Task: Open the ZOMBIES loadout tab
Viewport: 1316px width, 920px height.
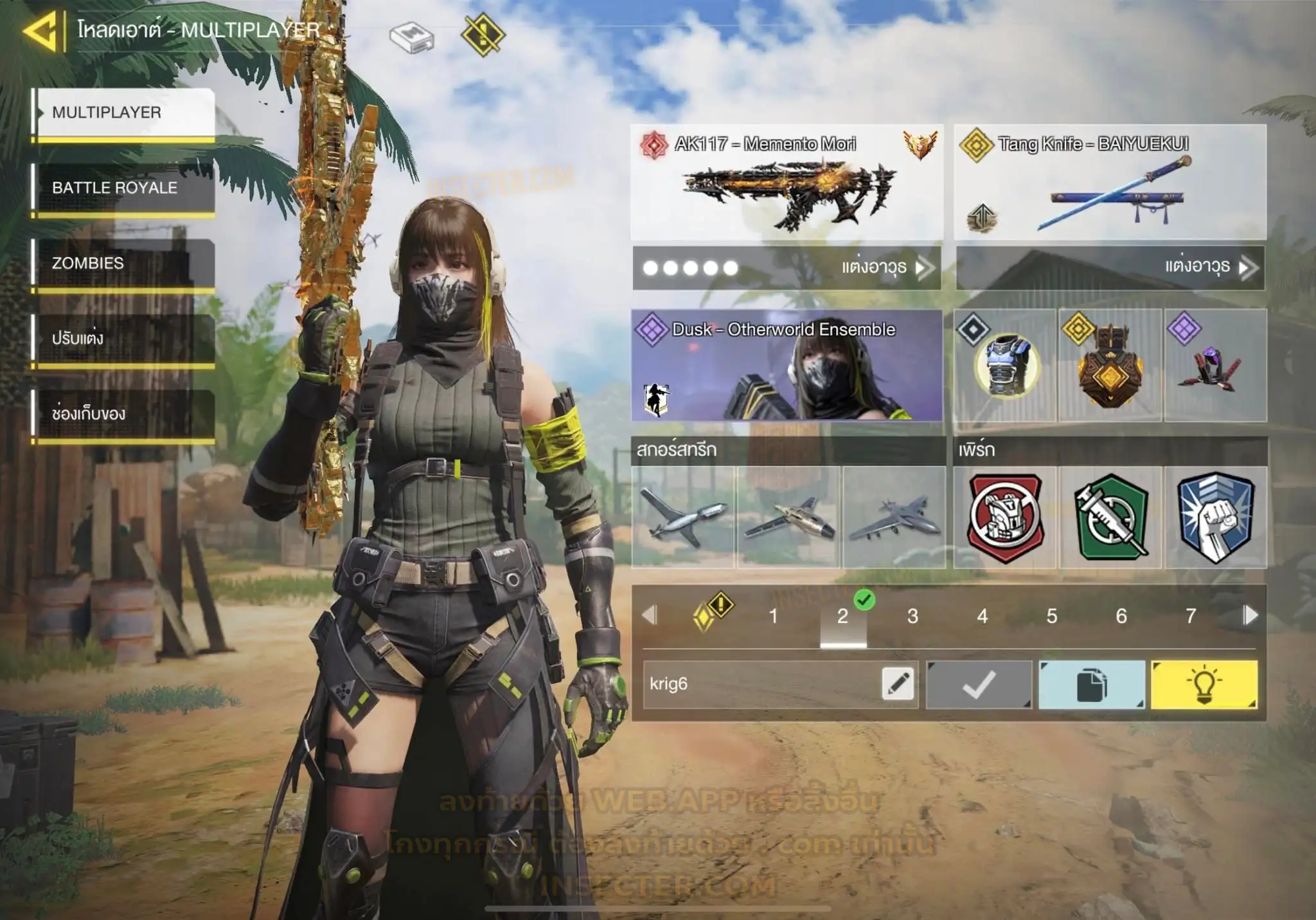Action: (x=124, y=263)
